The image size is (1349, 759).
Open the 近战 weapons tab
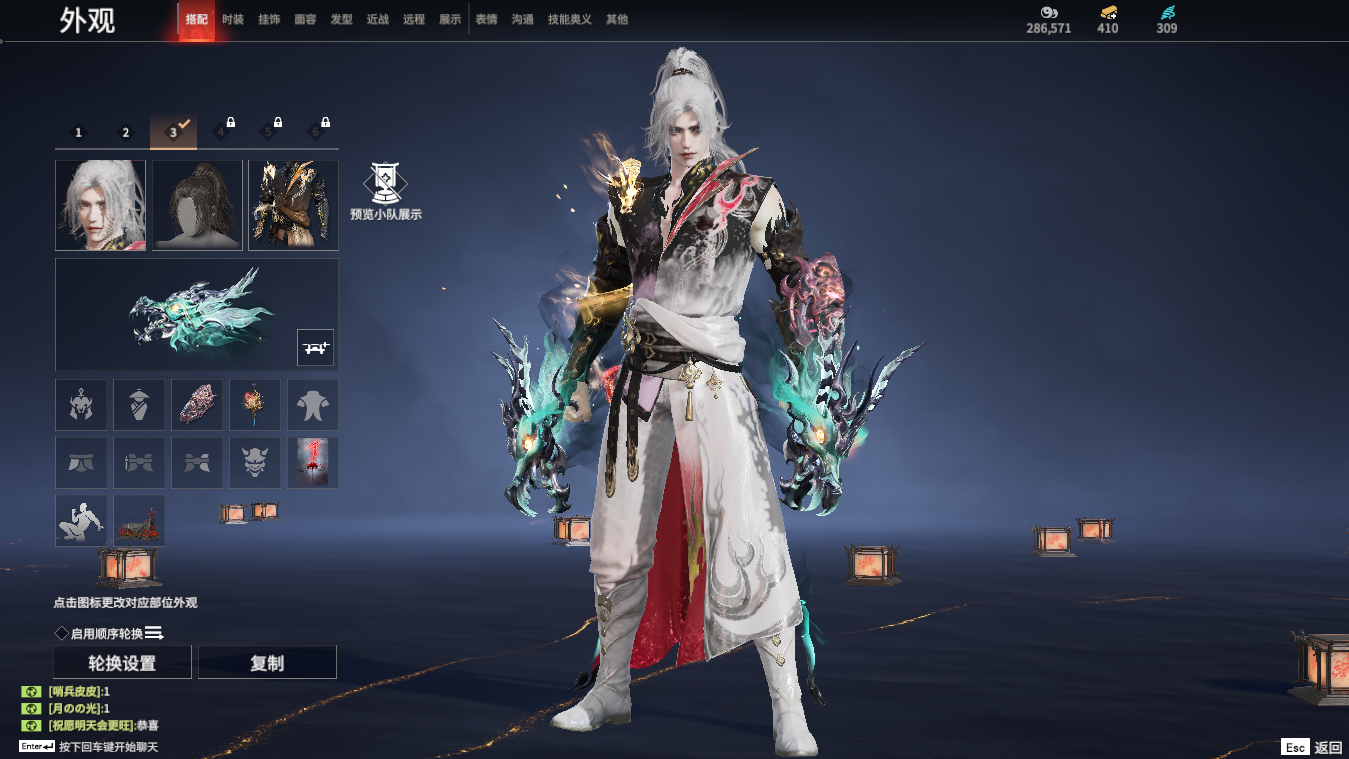(x=377, y=19)
